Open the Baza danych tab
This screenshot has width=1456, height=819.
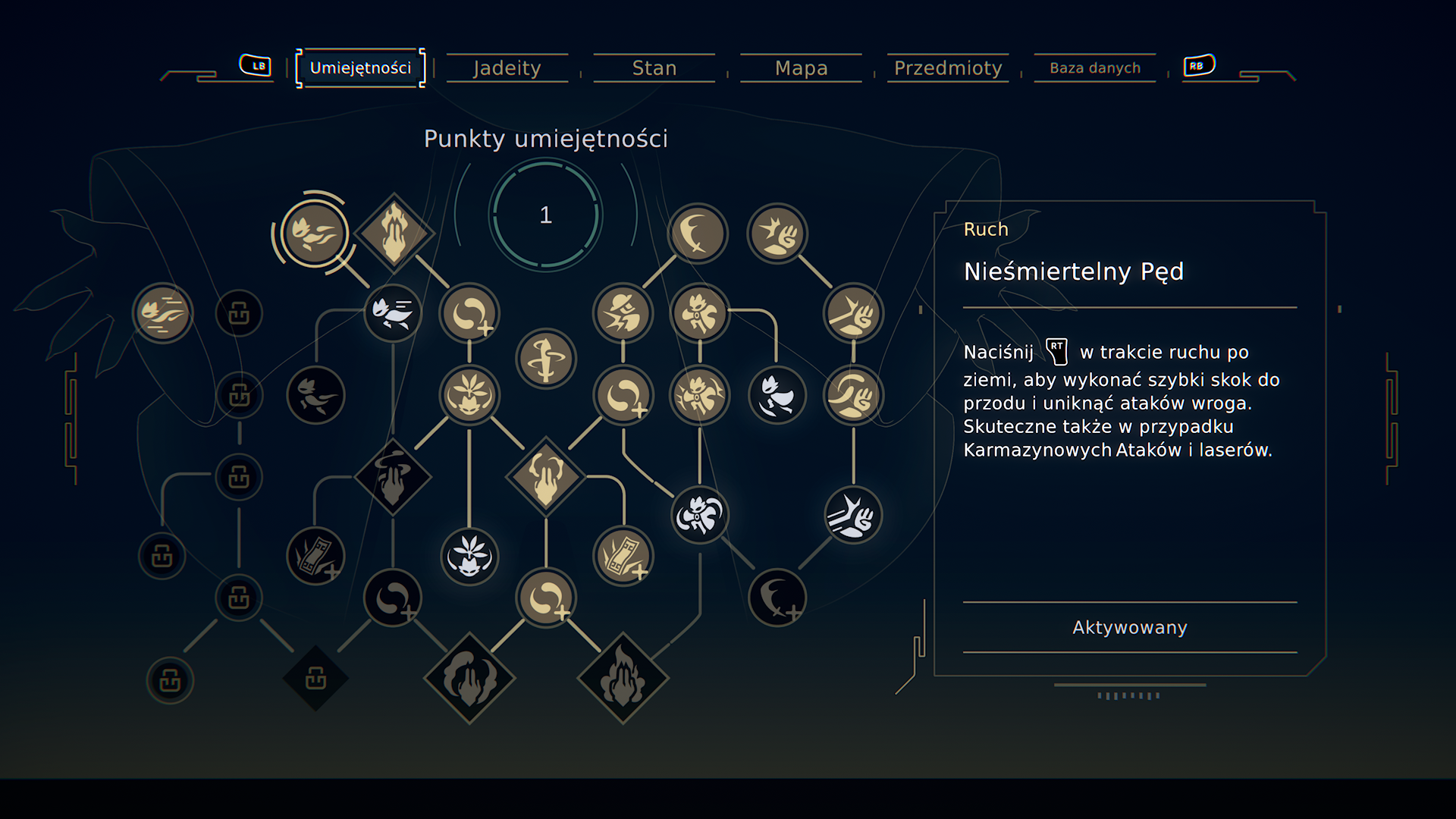click(x=1094, y=68)
